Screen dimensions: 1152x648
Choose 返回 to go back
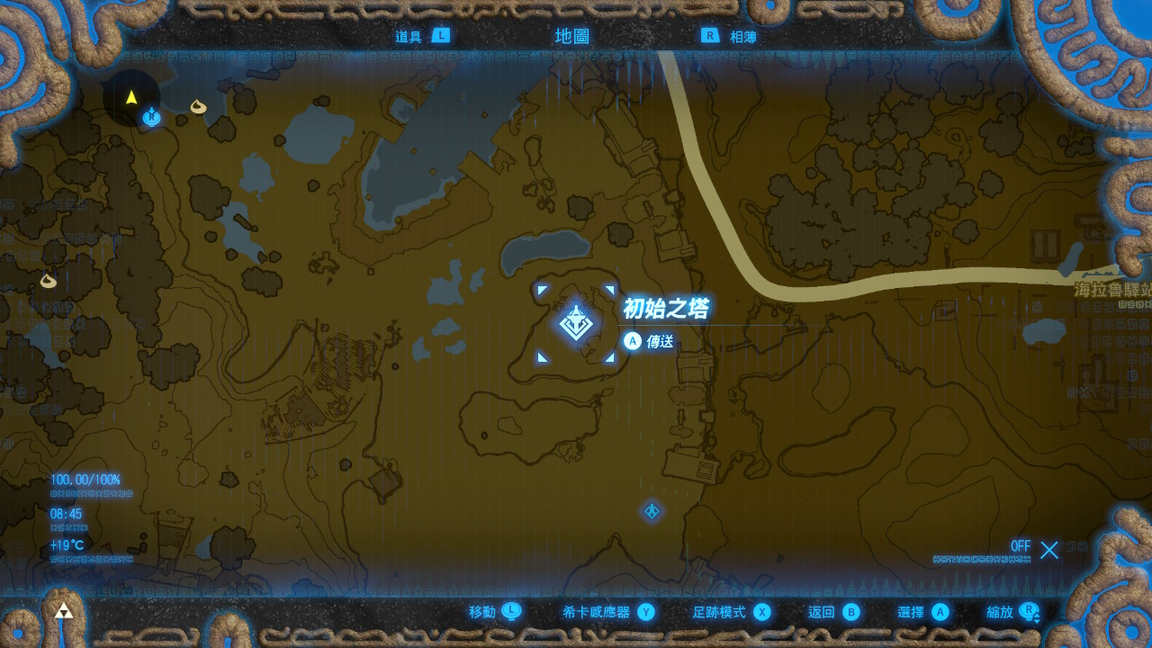(x=833, y=612)
